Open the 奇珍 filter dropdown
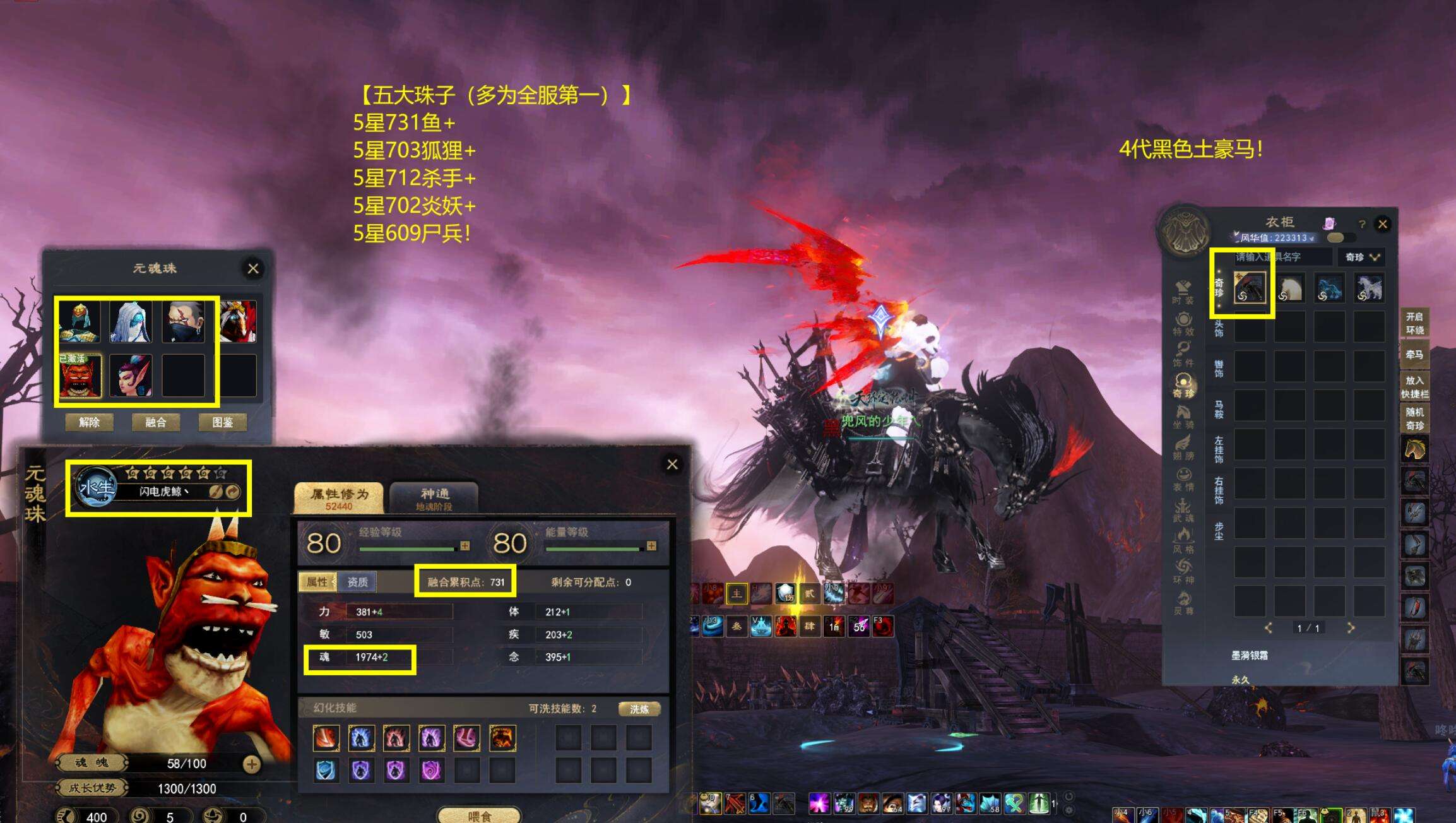This screenshot has width=1456, height=823. [x=1362, y=257]
